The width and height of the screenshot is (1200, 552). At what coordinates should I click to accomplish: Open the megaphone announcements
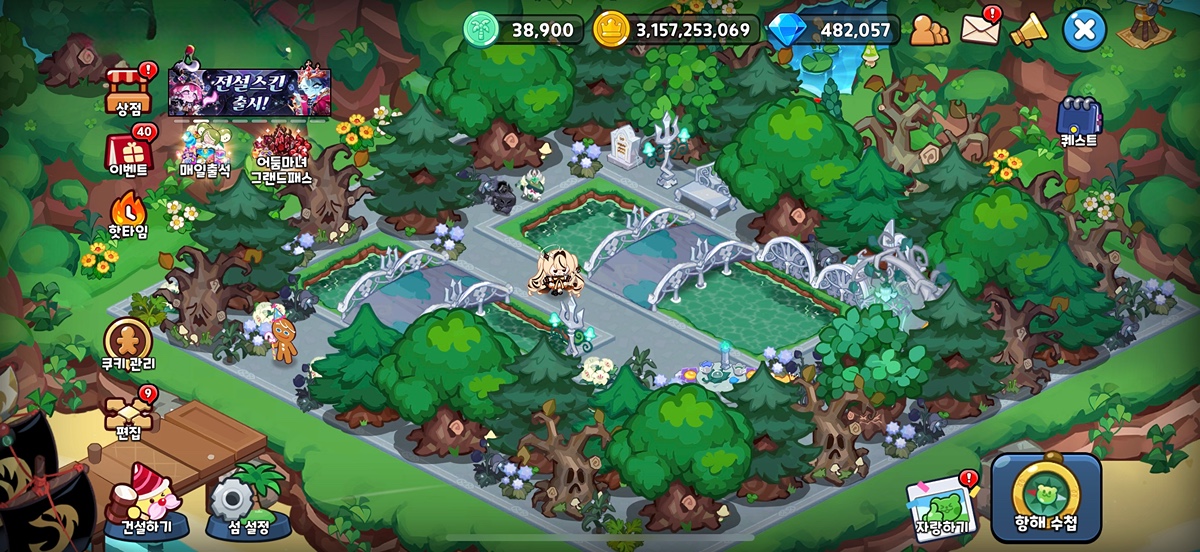[1028, 30]
